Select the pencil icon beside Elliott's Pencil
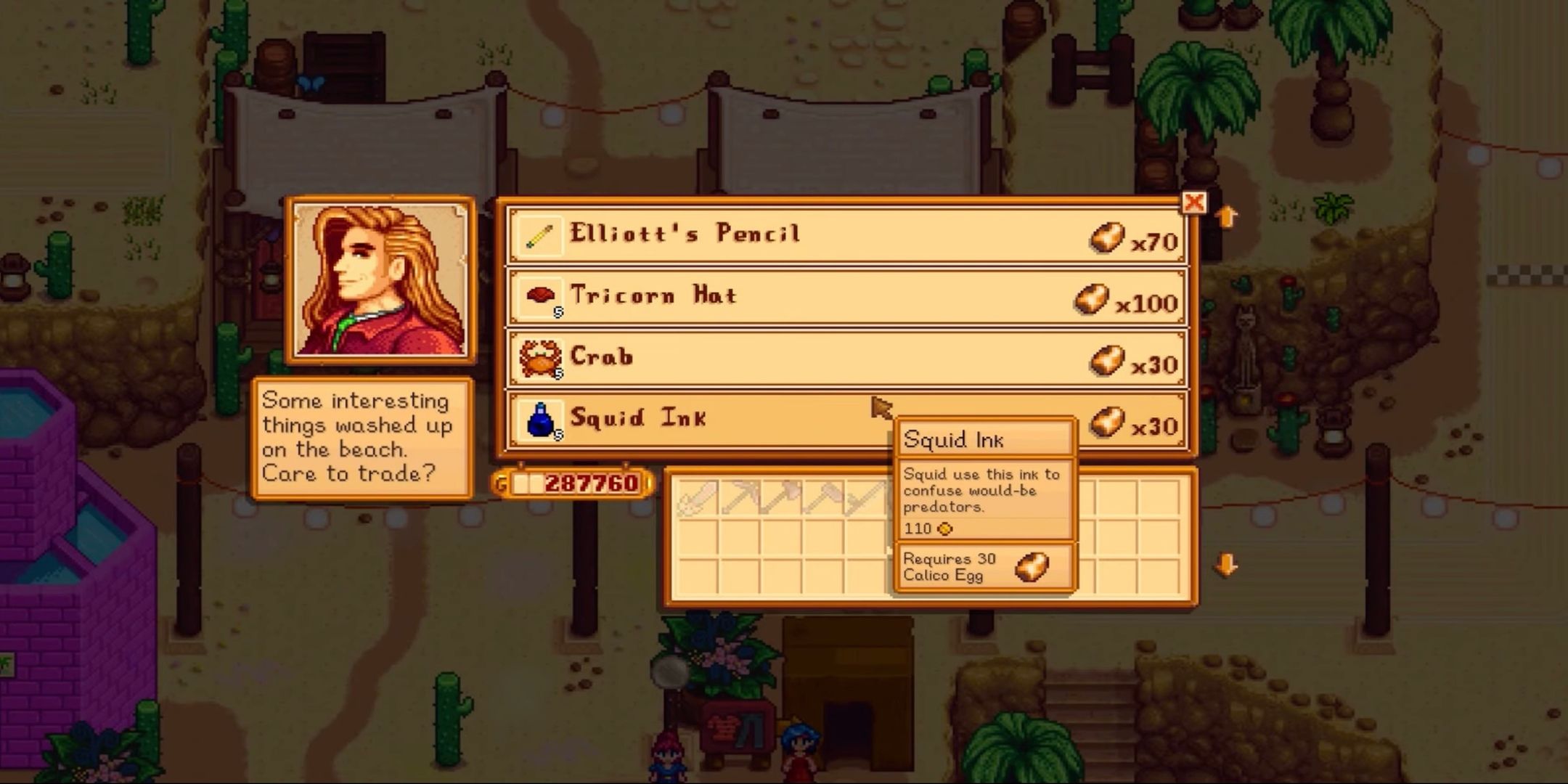The image size is (1568, 784). [x=541, y=234]
